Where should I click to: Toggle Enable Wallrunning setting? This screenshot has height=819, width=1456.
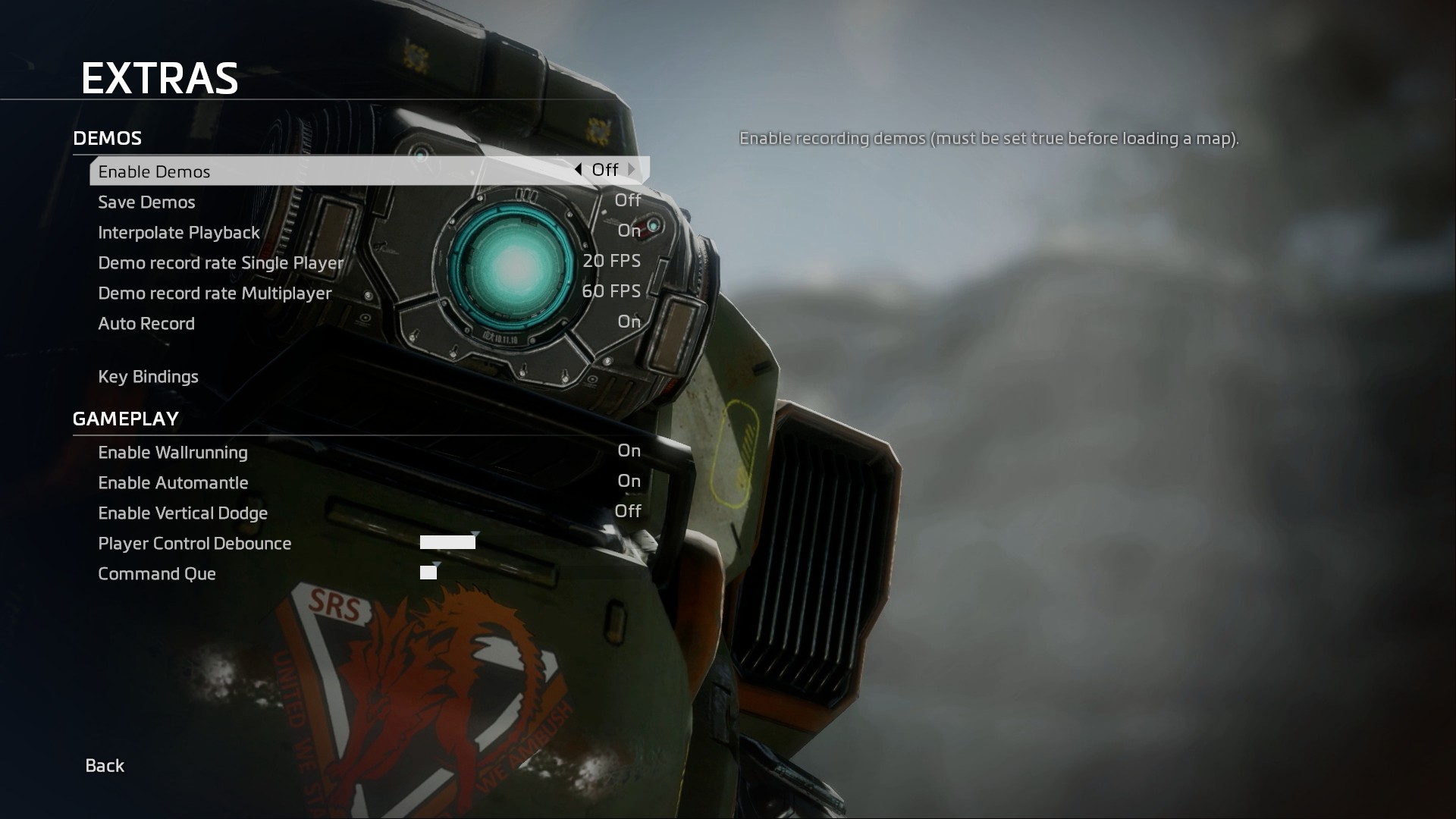629,451
